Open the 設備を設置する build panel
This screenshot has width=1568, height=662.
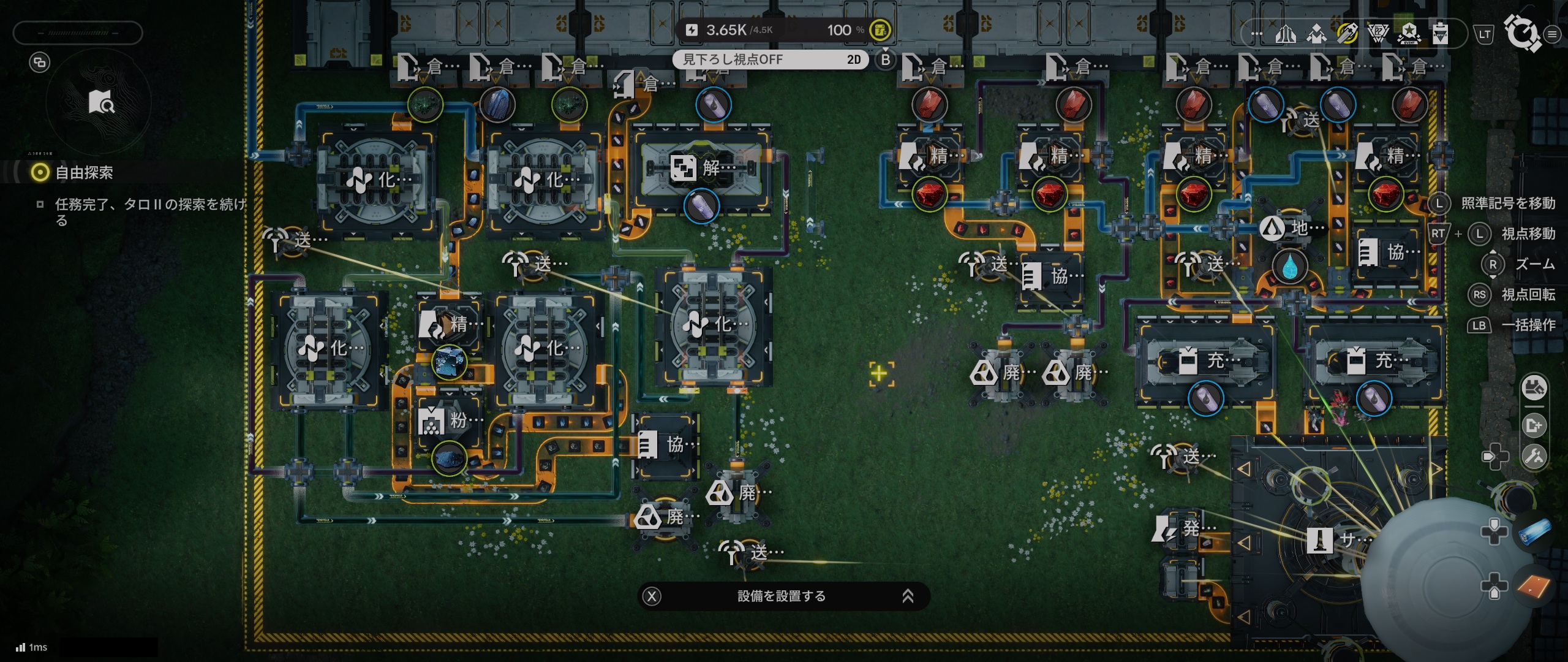[782, 596]
